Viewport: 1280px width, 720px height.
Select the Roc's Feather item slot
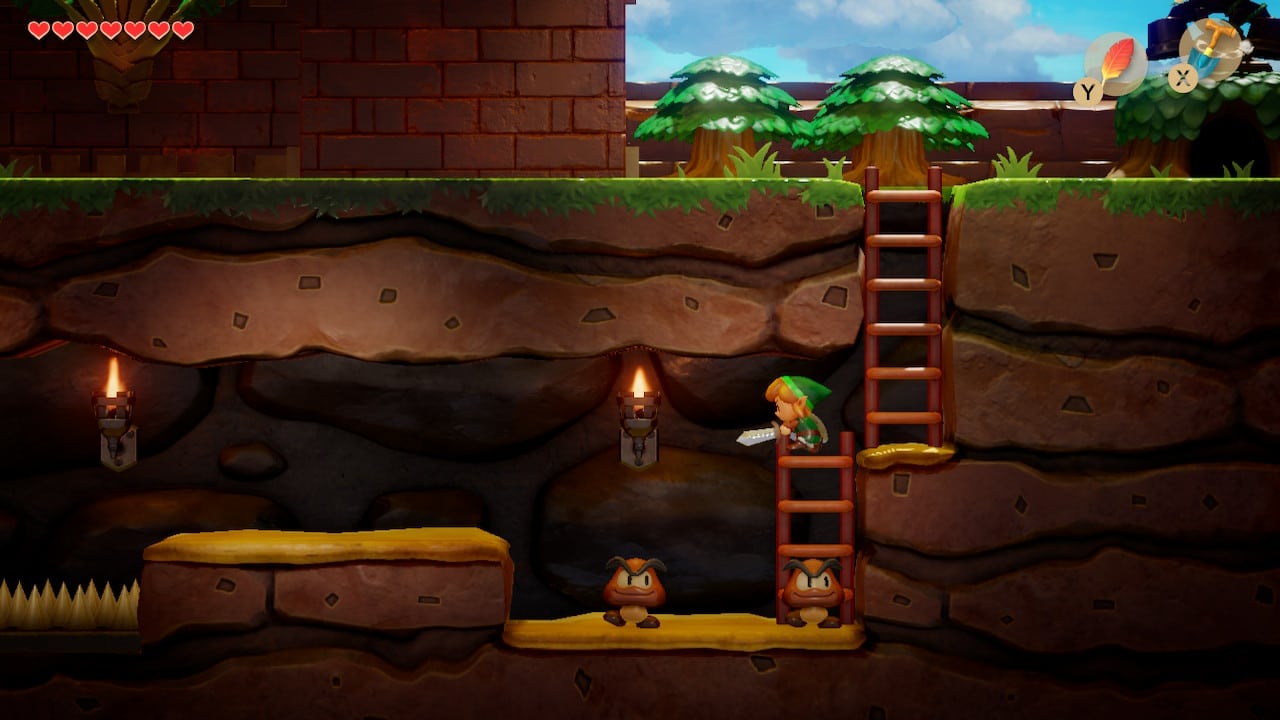[x=1114, y=63]
